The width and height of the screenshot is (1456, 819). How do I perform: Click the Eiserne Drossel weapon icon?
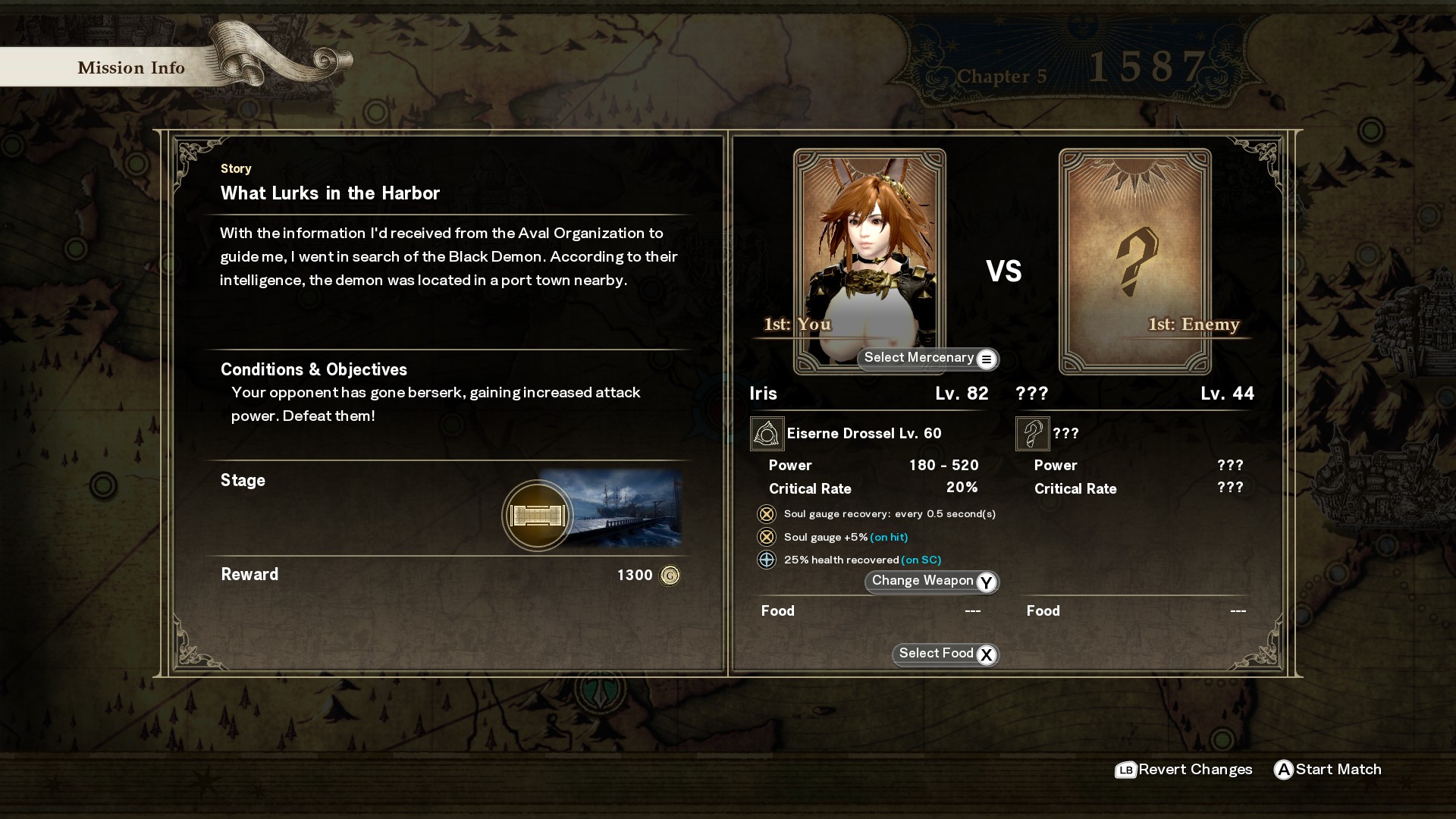coord(767,434)
